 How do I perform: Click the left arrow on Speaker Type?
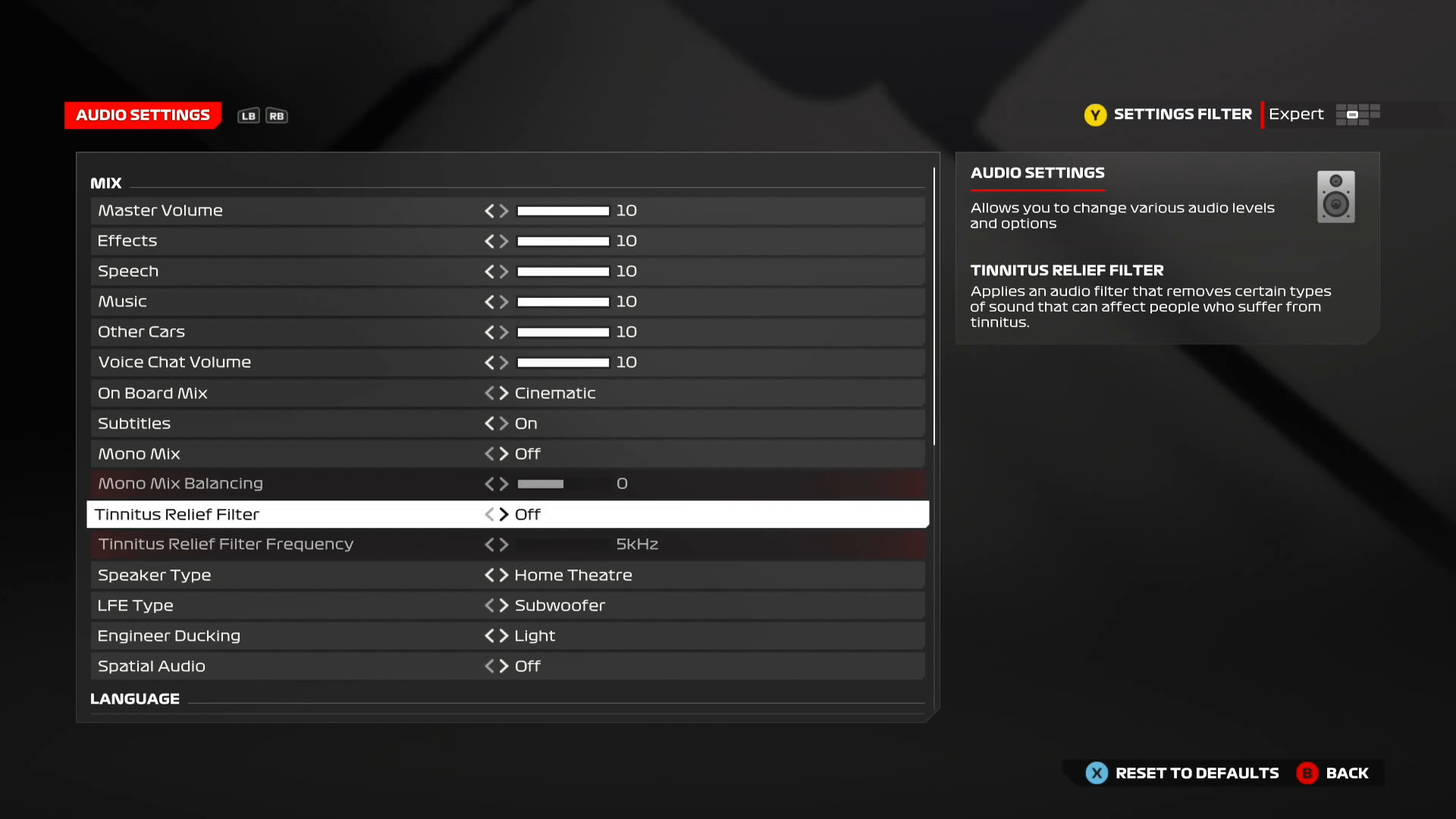489,575
